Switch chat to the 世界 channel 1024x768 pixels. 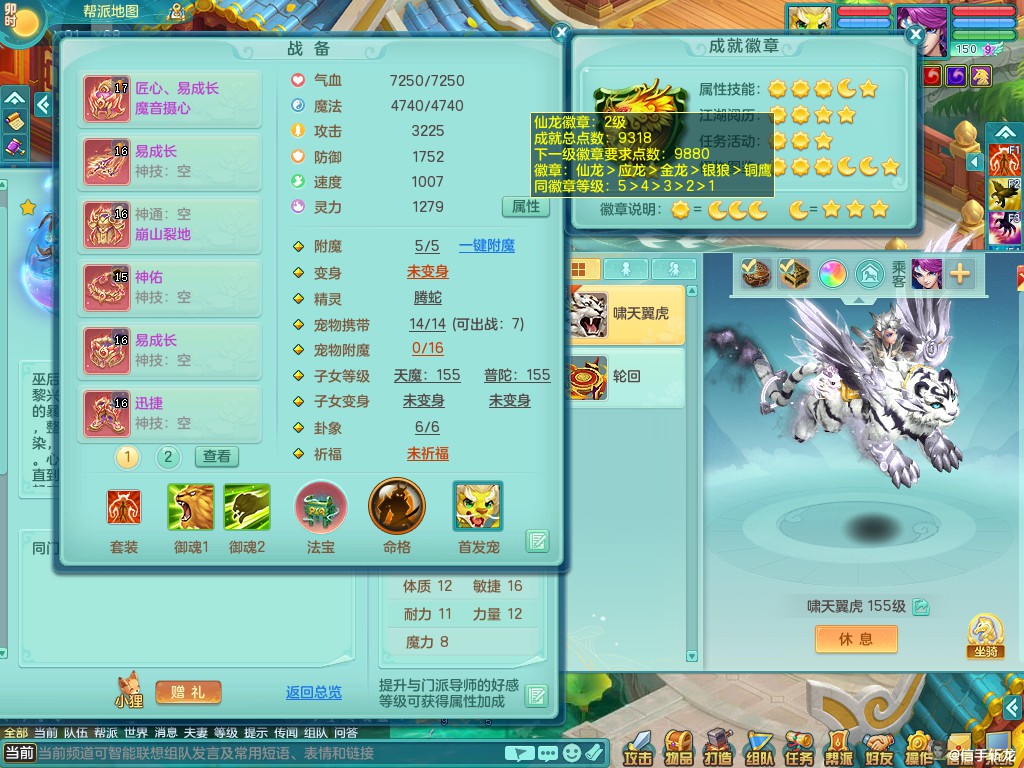click(x=136, y=733)
